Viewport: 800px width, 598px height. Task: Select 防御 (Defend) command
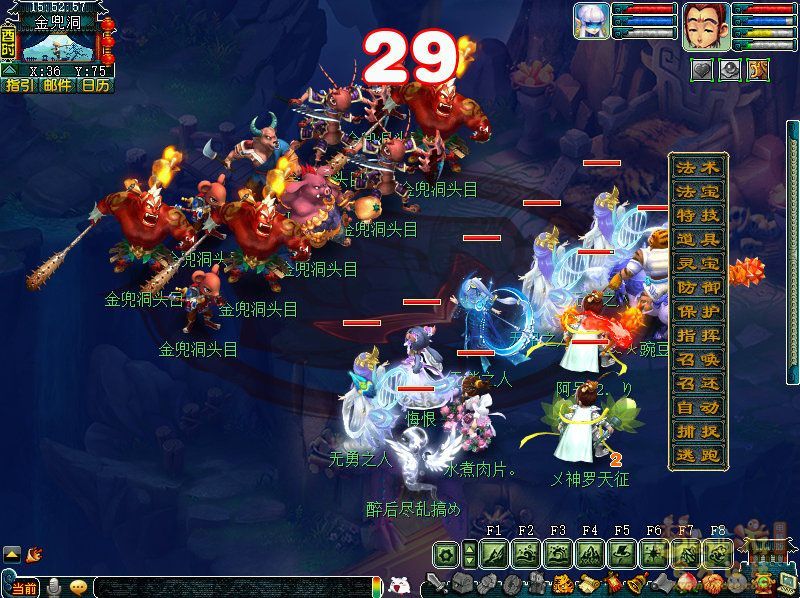point(697,287)
